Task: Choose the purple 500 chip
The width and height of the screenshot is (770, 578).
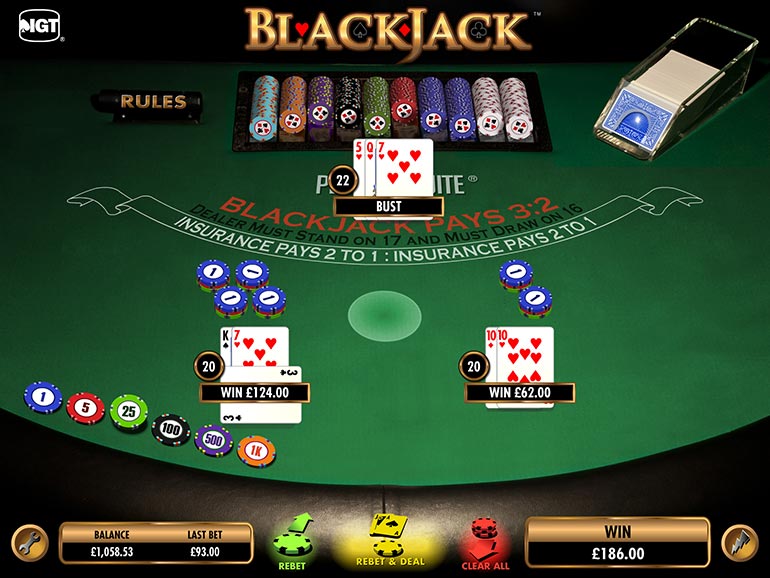Action: click(214, 438)
